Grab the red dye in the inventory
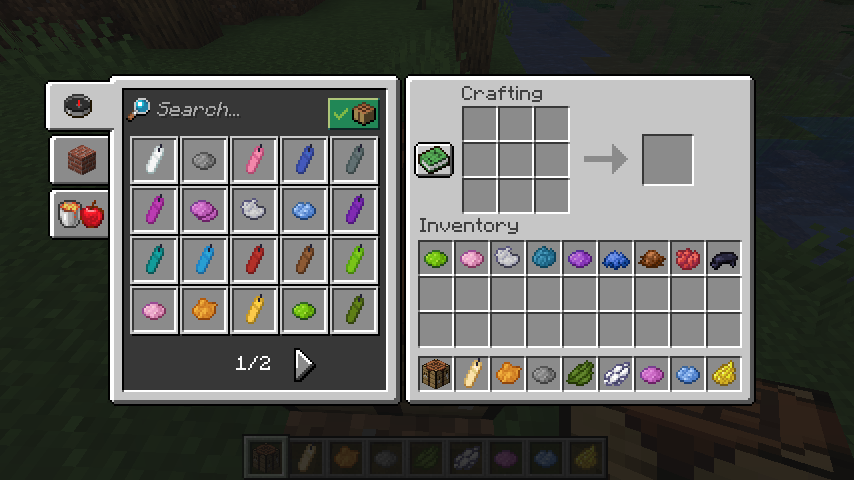 pyautogui.click(x=688, y=259)
